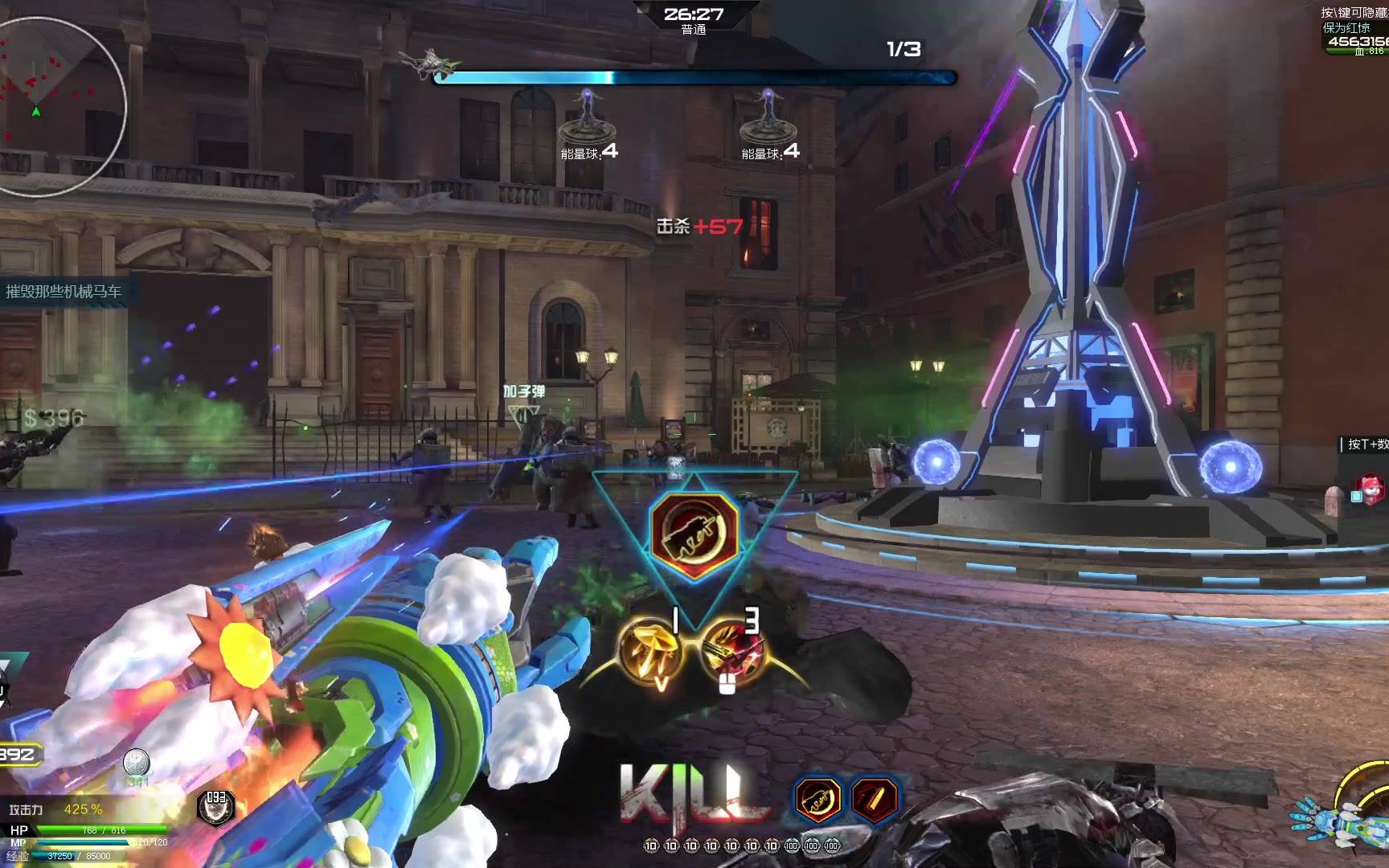Open the quest tracker about mechanical carriages
Image resolution: width=1389 pixels, height=868 pixels.
tap(64, 291)
